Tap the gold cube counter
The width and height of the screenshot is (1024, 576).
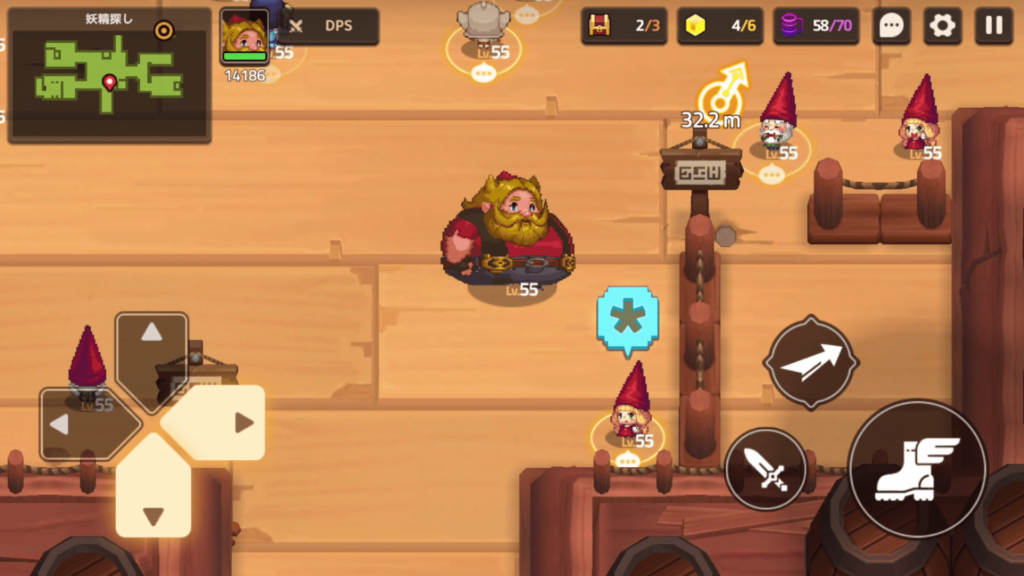720,26
